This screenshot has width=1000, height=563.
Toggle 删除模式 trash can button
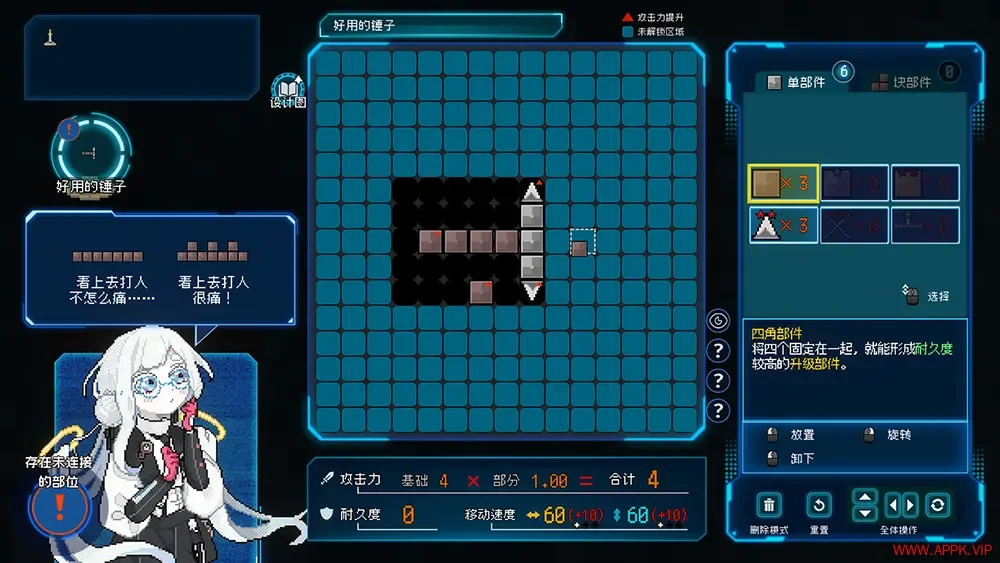(769, 505)
